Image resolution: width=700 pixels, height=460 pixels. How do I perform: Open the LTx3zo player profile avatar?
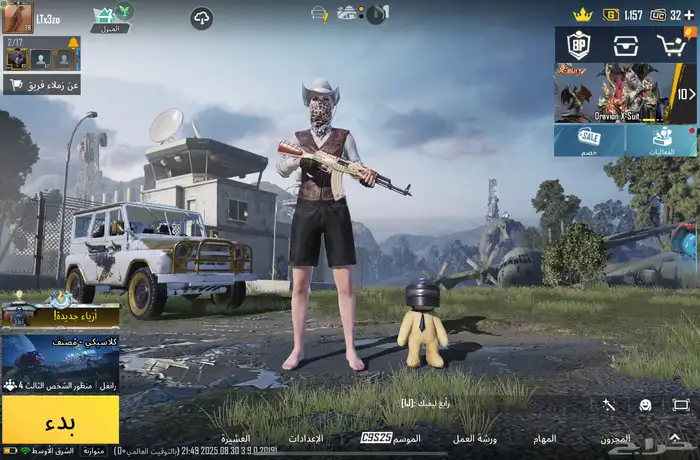coord(18,18)
